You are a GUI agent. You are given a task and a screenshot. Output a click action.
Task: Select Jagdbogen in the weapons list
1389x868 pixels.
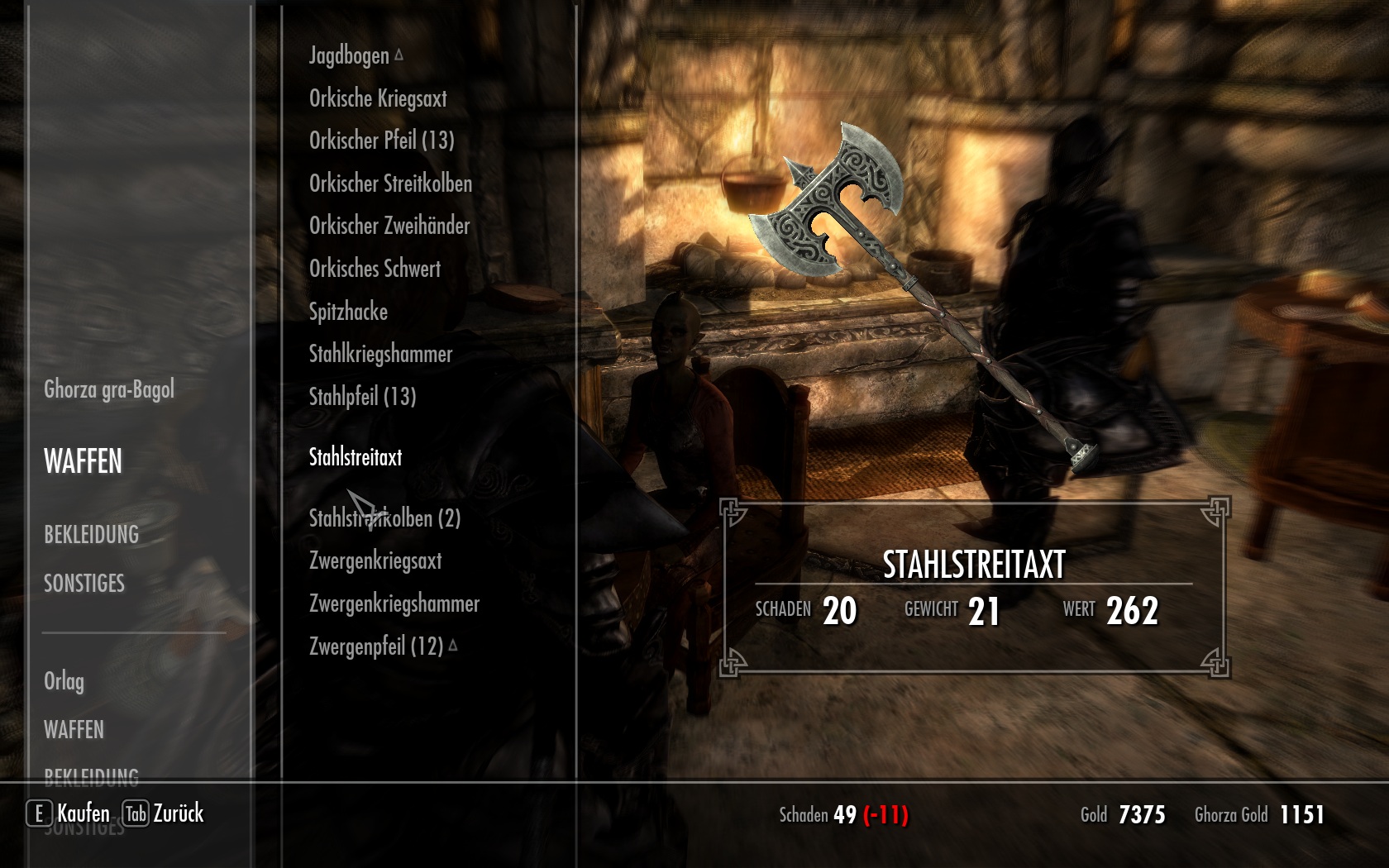349,55
